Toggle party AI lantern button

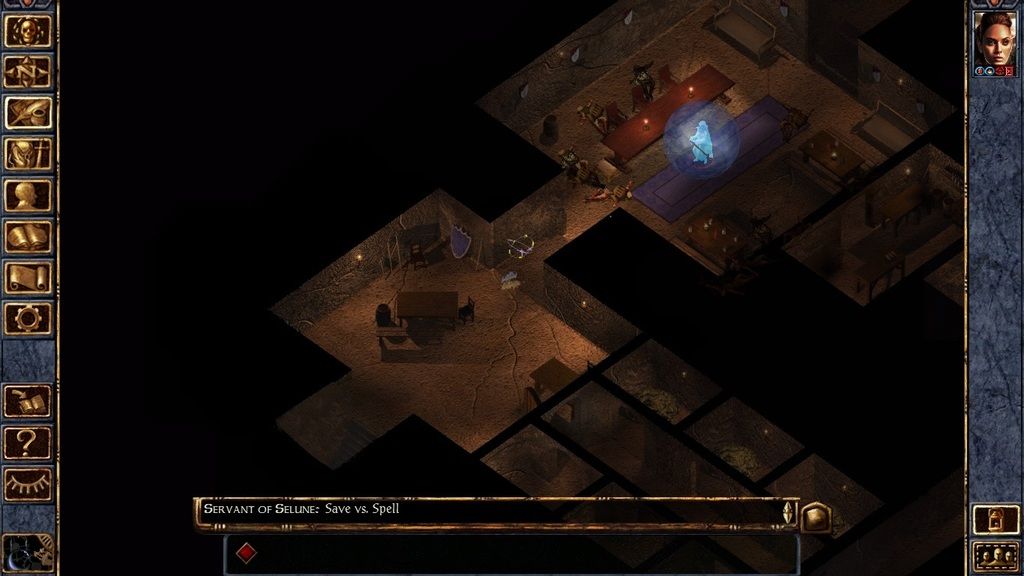click(996, 520)
